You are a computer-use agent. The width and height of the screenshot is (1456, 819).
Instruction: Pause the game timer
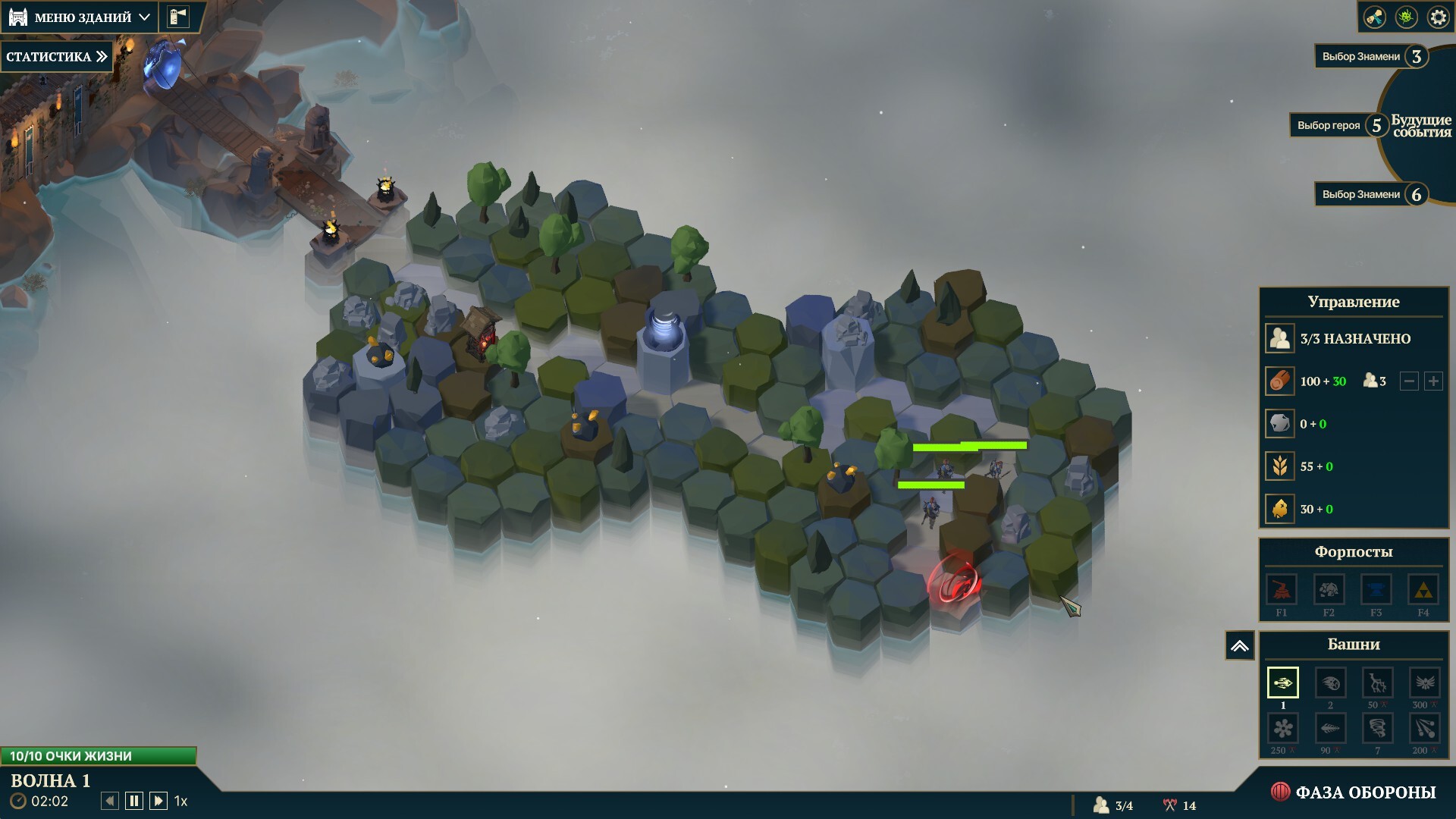[x=134, y=801]
